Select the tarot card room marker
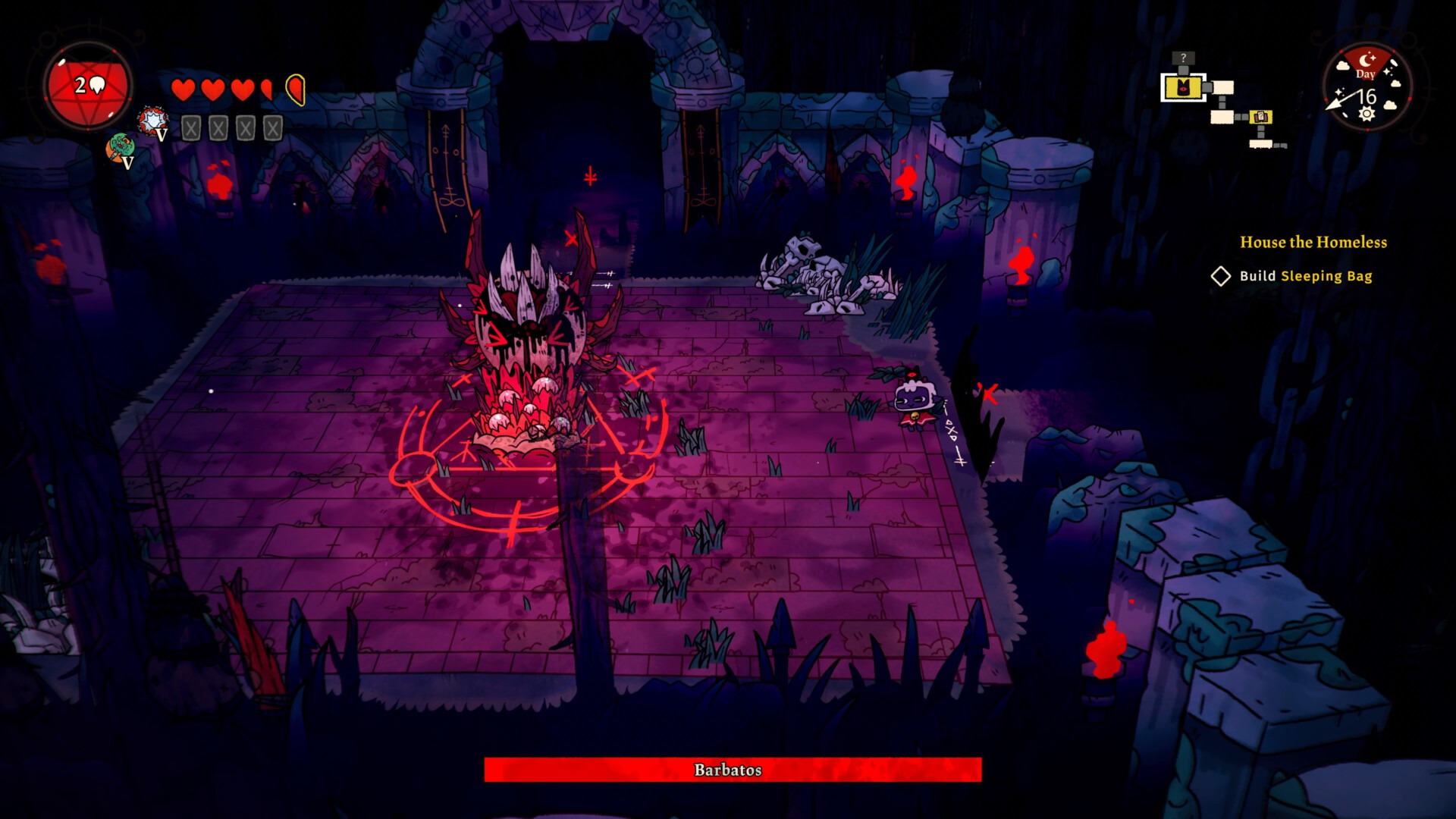The image size is (1456, 819). tap(1260, 117)
